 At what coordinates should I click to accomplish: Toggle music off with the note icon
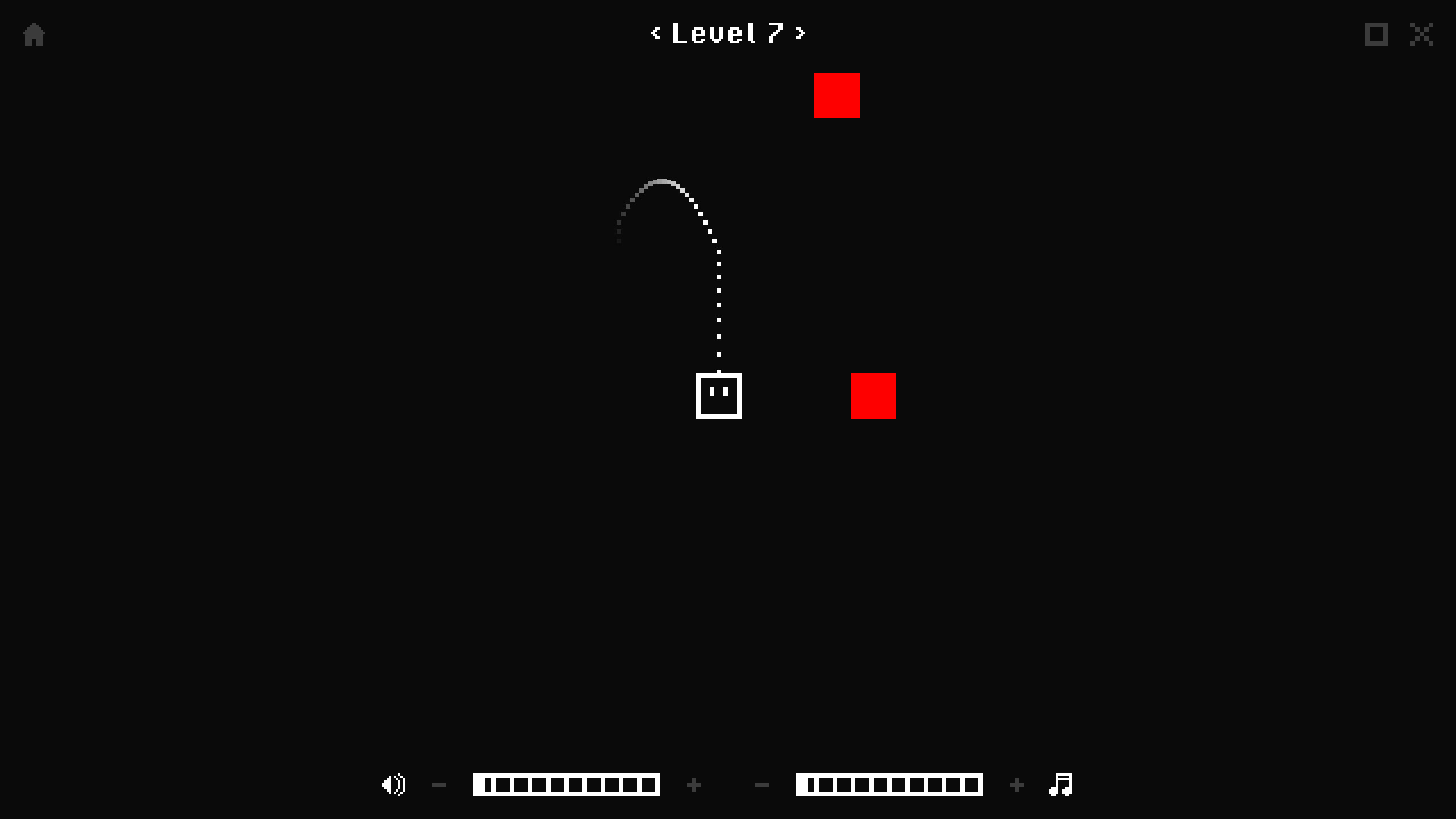click(x=1061, y=784)
